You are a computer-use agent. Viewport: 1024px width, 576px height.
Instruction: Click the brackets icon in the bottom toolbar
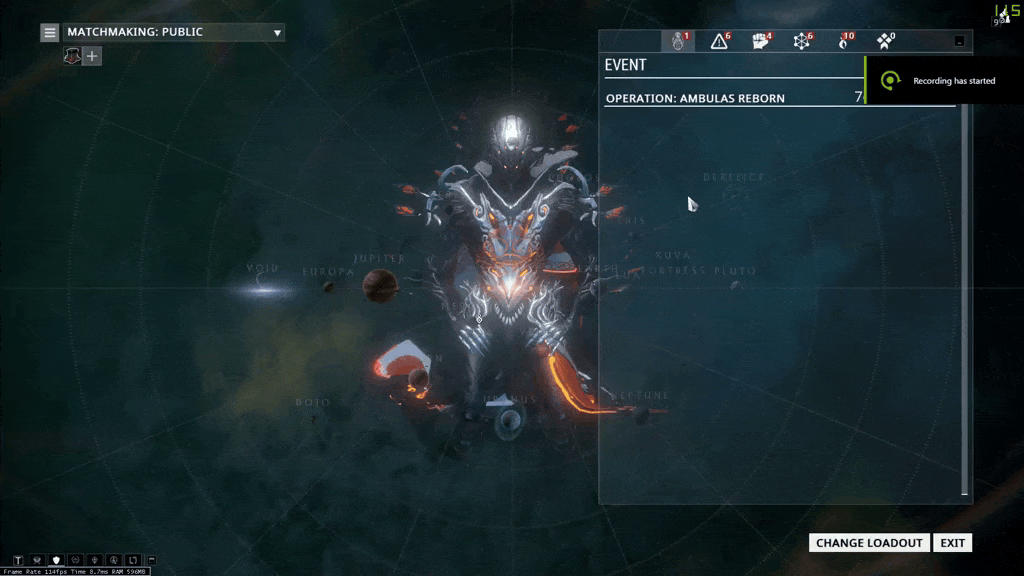[x=133, y=560]
